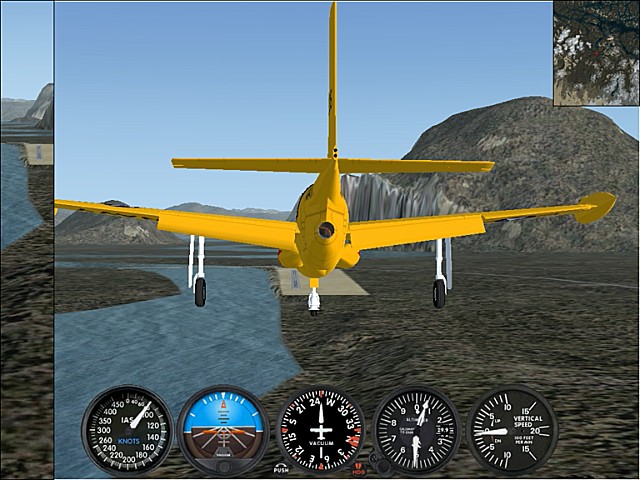Select the attitude indicator instrument
640x480 pixels.
click(x=223, y=430)
